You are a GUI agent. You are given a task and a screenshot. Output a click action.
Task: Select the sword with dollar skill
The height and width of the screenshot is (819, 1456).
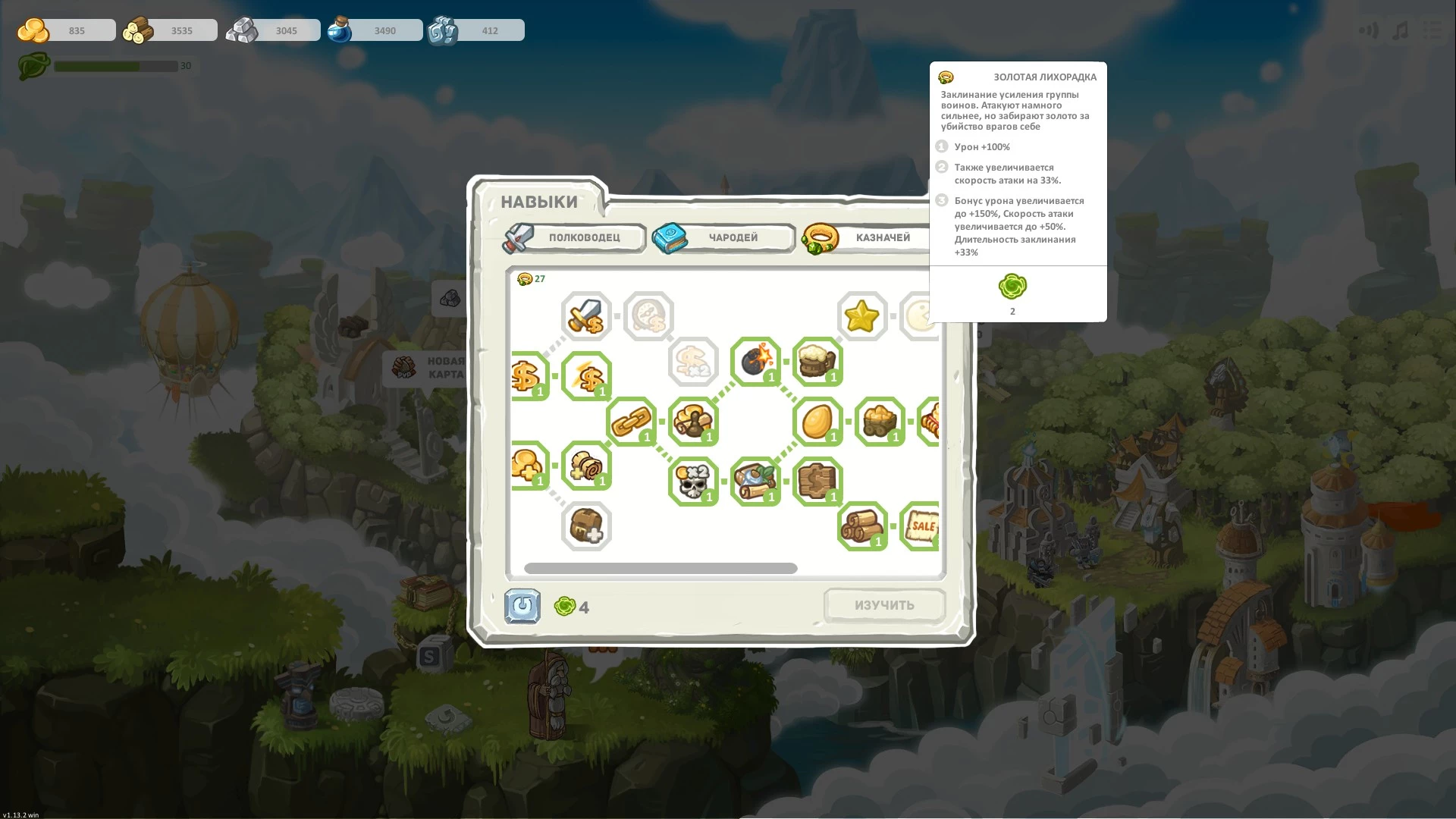click(x=586, y=316)
